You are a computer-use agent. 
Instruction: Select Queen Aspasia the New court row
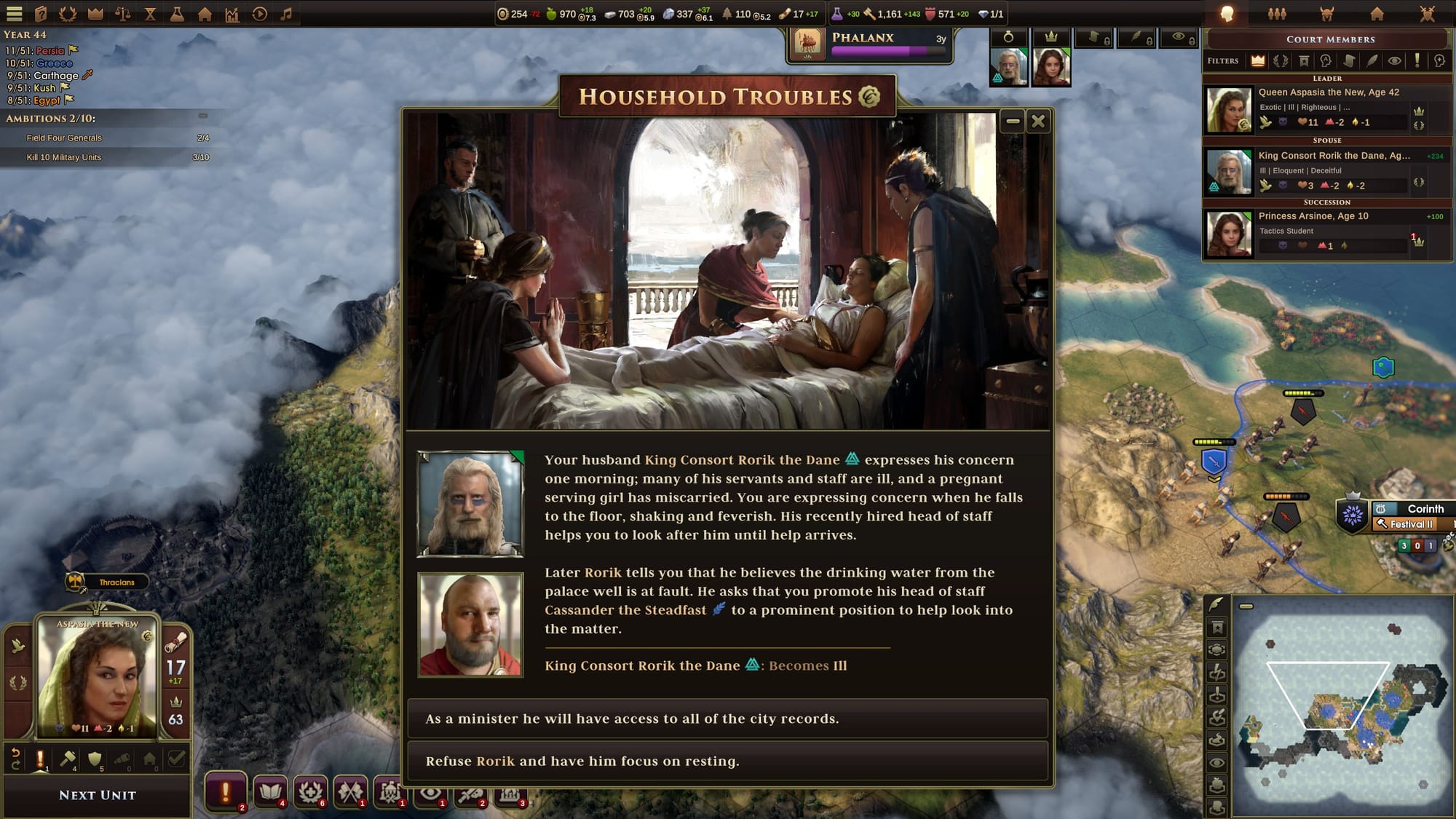pos(1326,108)
